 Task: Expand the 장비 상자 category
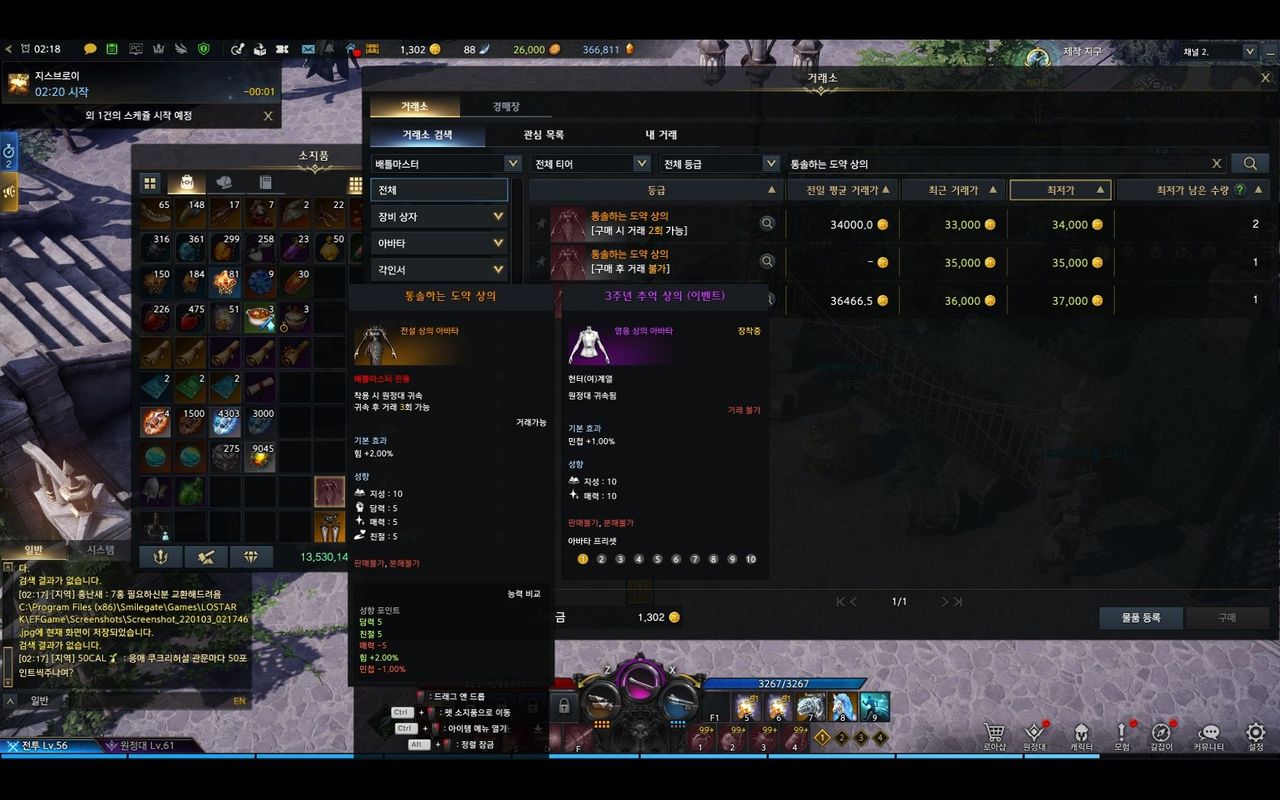pyautogui.click(x=439, y=216)
